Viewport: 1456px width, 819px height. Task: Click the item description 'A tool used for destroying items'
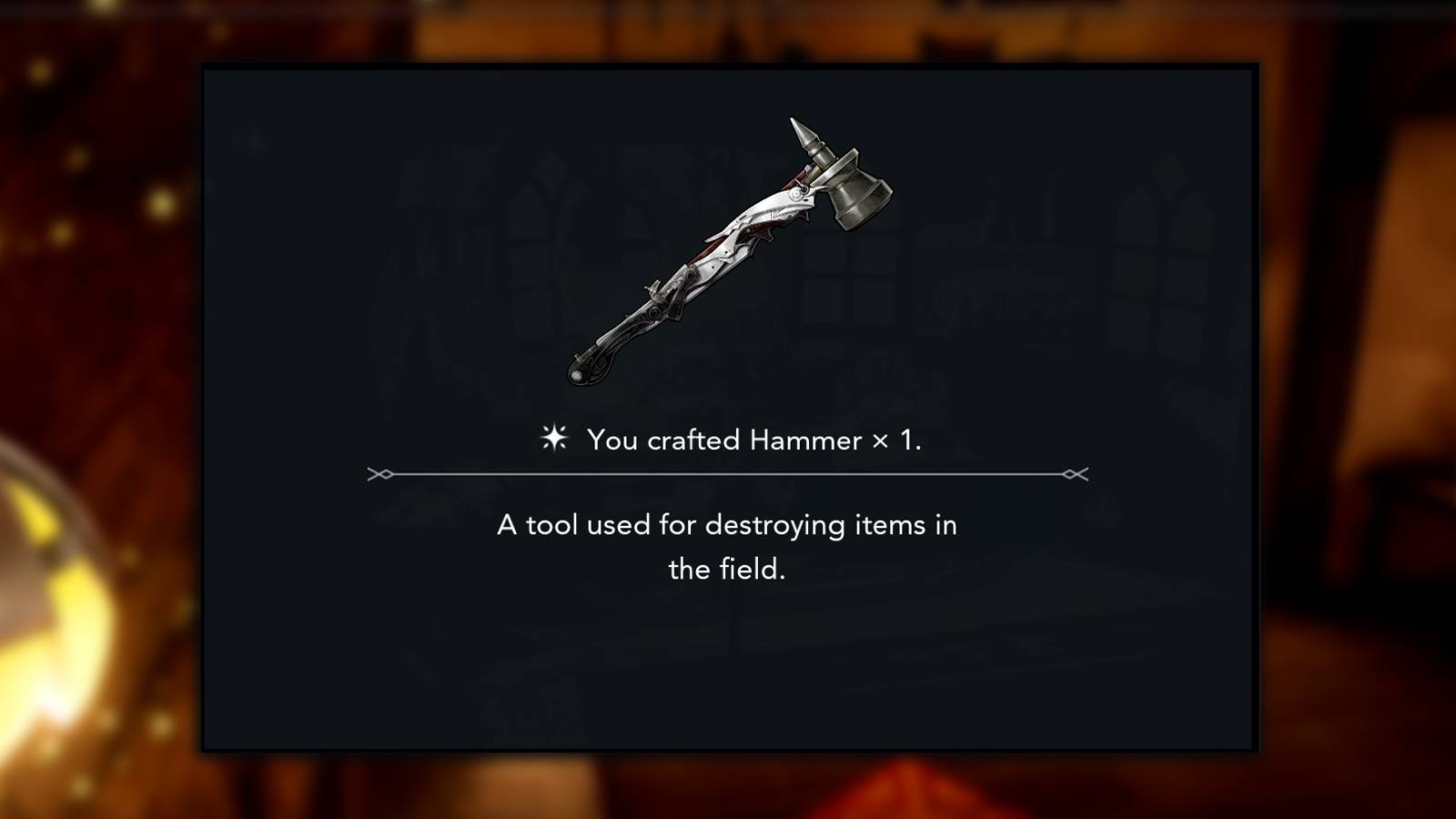pyautogui.click(x=726, y=525)
